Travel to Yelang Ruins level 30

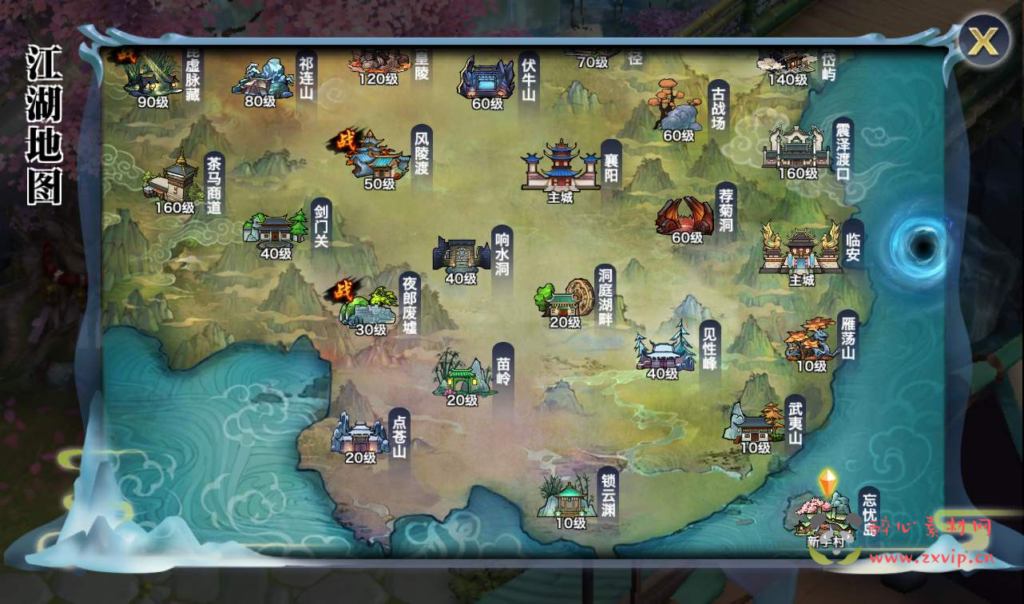pyautogui.click(x=369, y=306)
